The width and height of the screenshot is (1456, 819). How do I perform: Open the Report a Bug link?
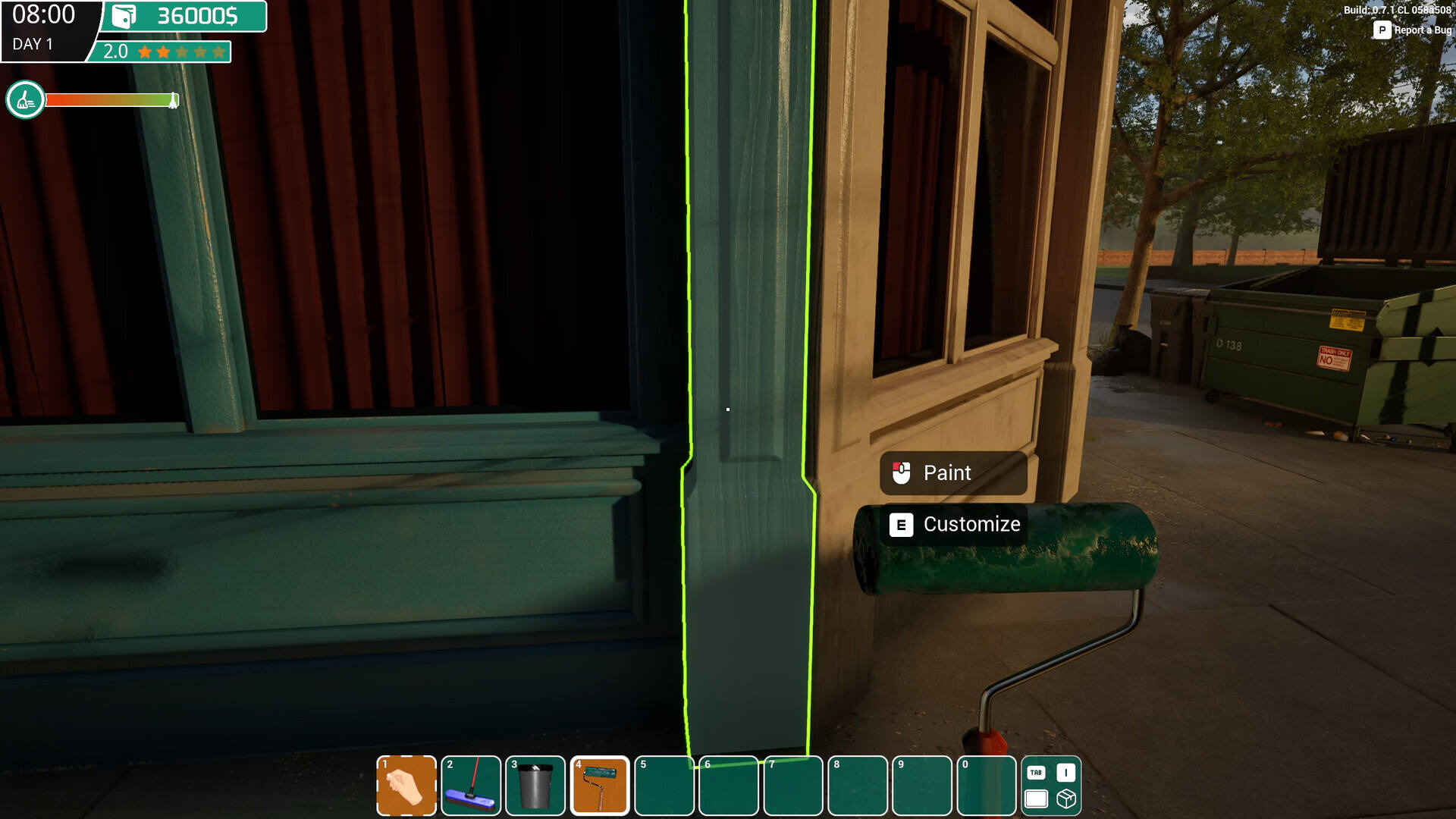[1413, 30]
